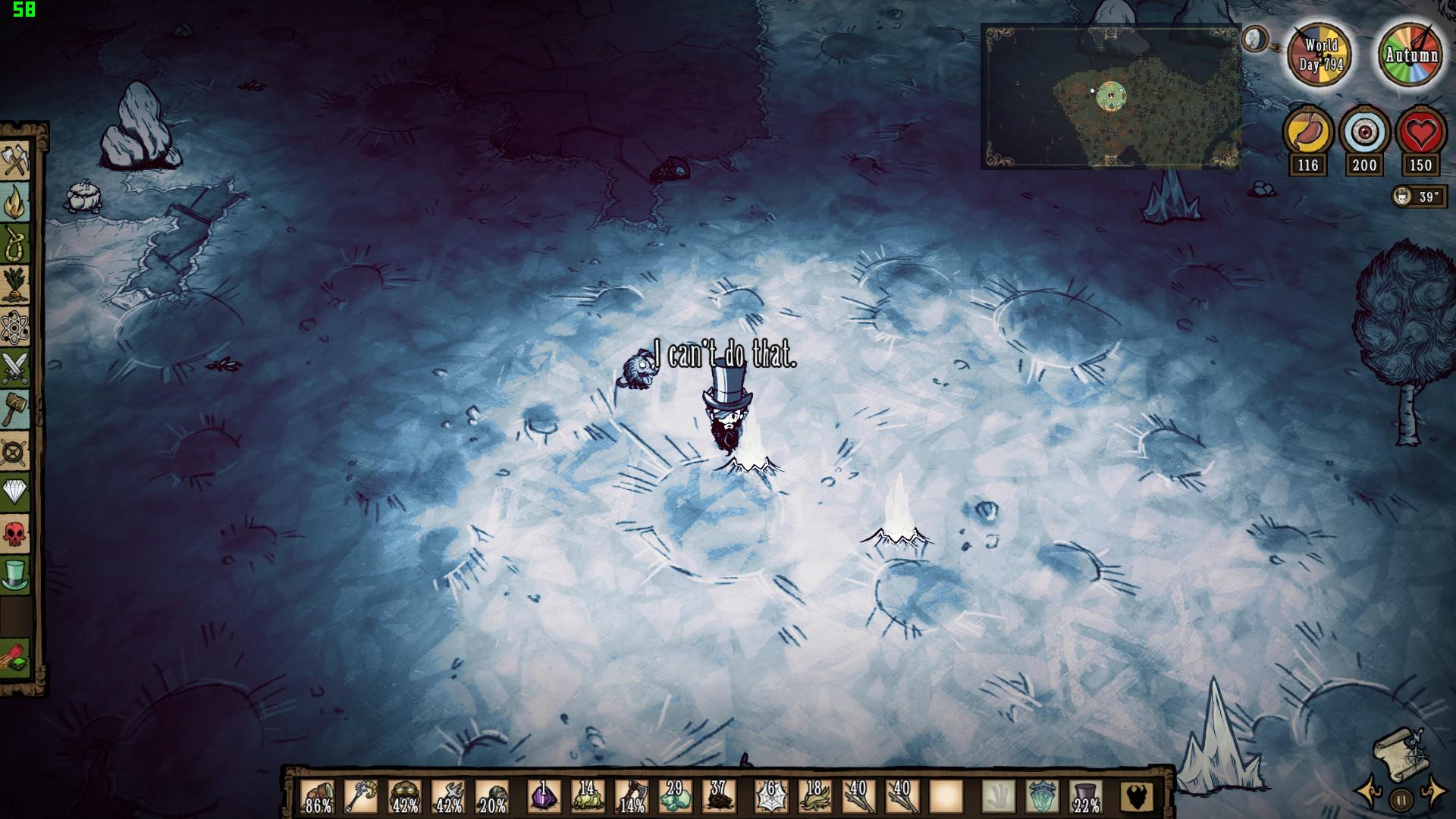Select the Tools crafting filter

[17, 158]
